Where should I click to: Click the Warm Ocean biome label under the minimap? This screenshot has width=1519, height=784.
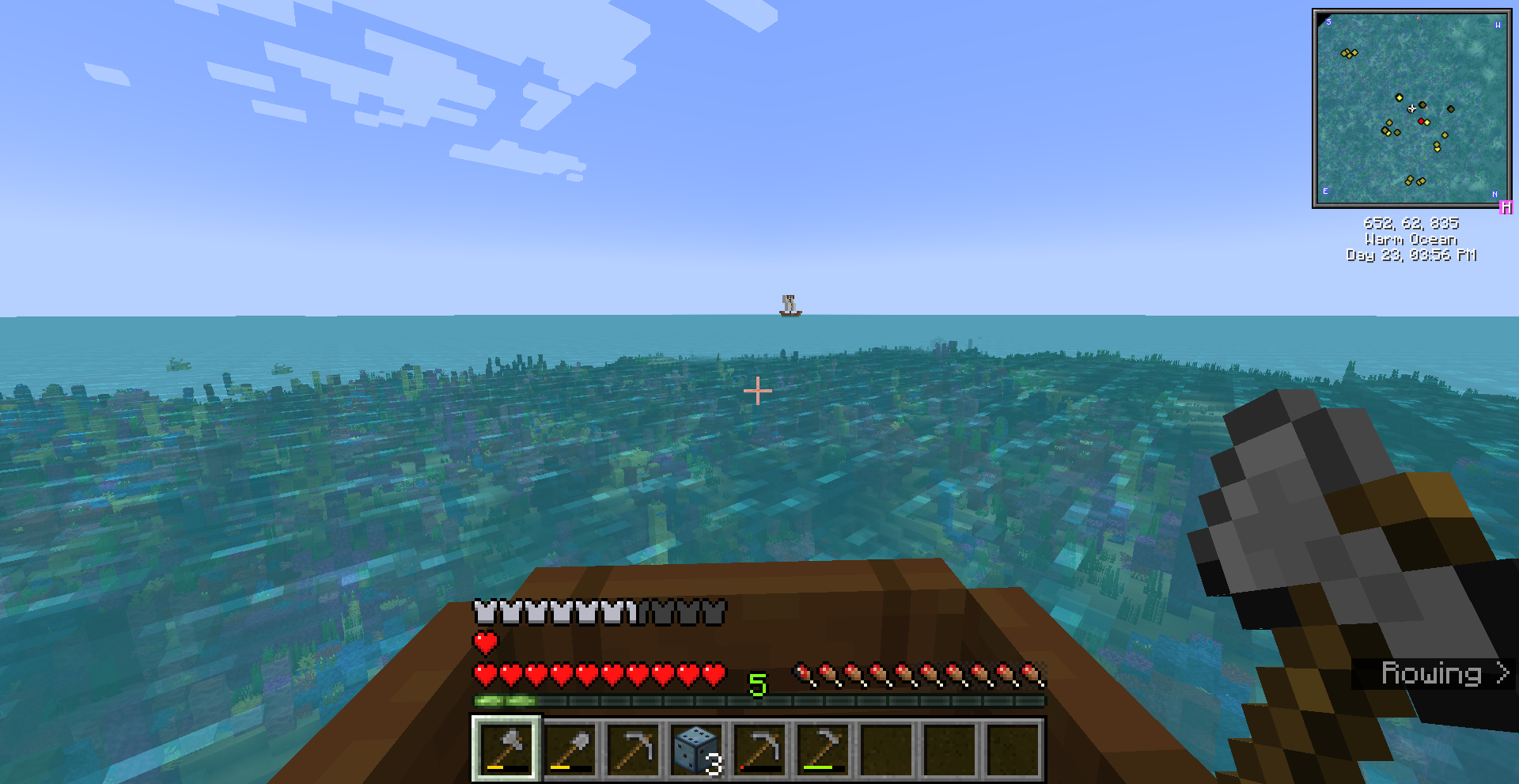click(1412, 239)
